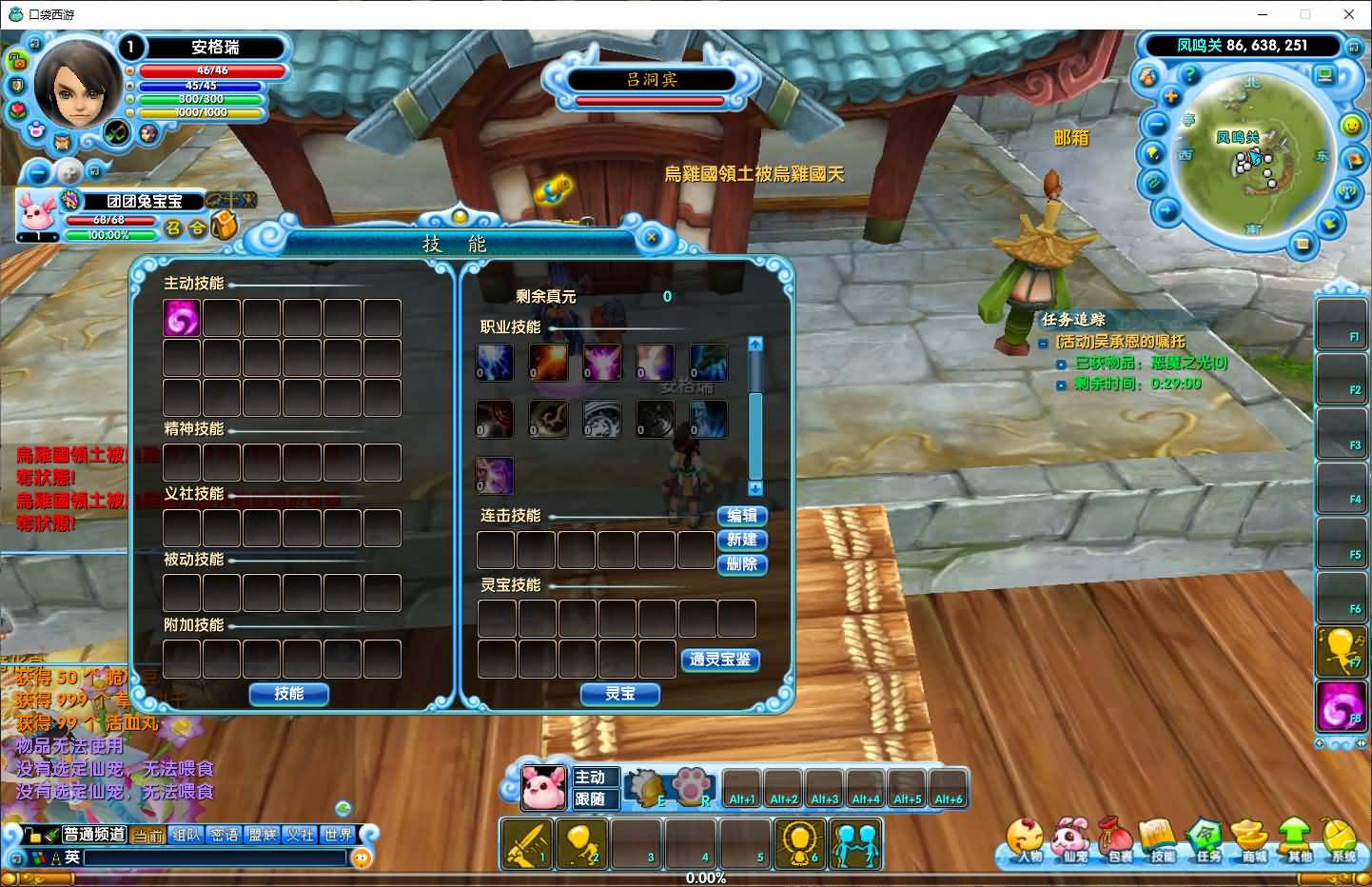Select the 技能 tab at panel bottom
Image resolution: width=1372 pixels, height=887 pixels.
(288, 695)
